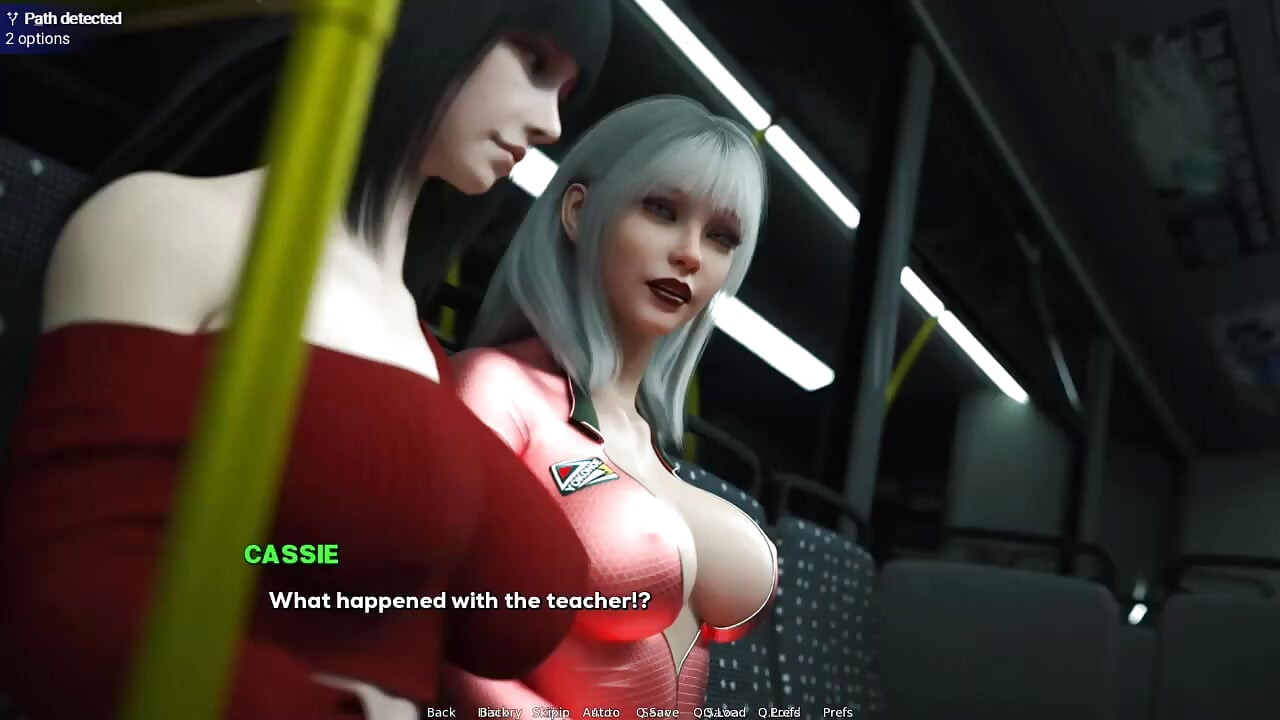Open the dialogue History log

click(x=501, y=712)
